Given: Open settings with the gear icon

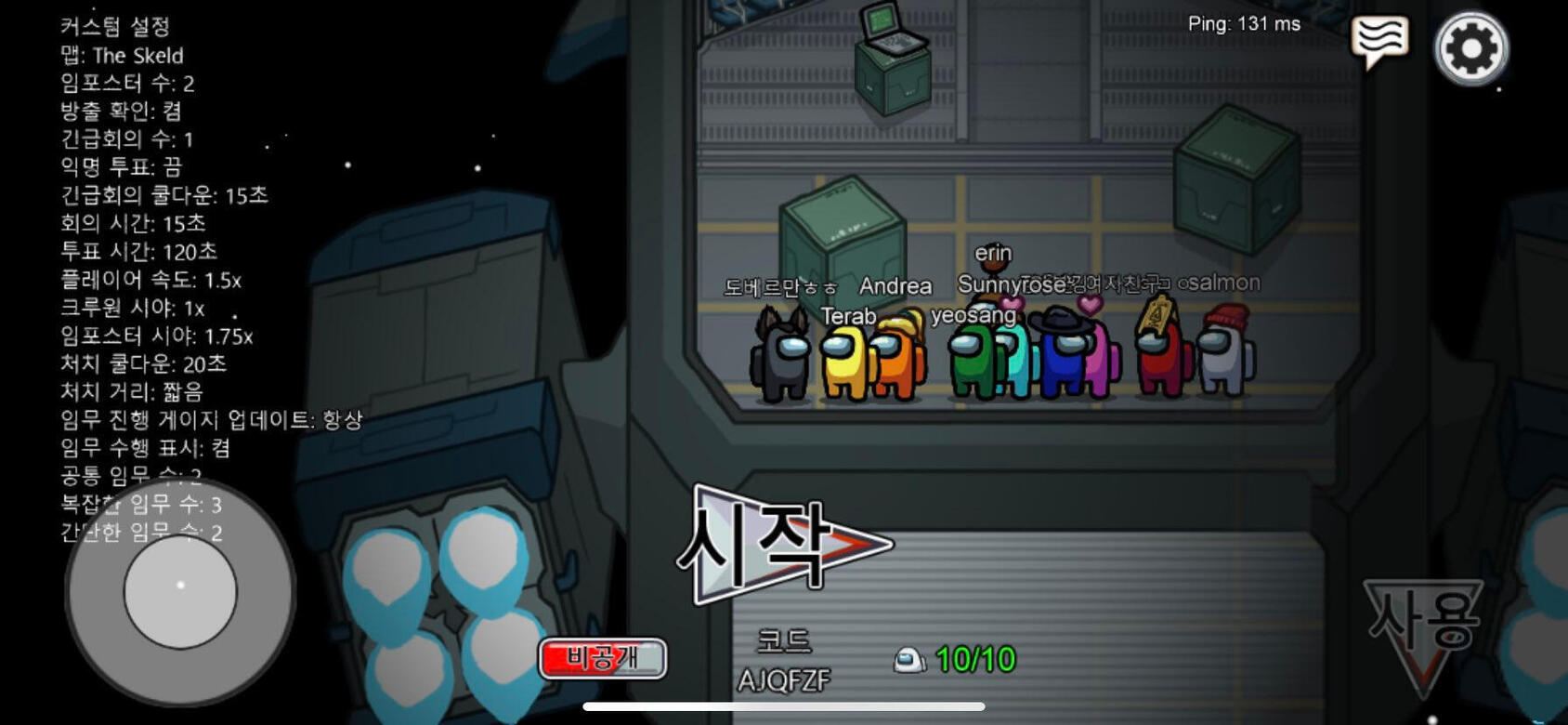Looking at the screenshot, I should (x=1470, y=47).
